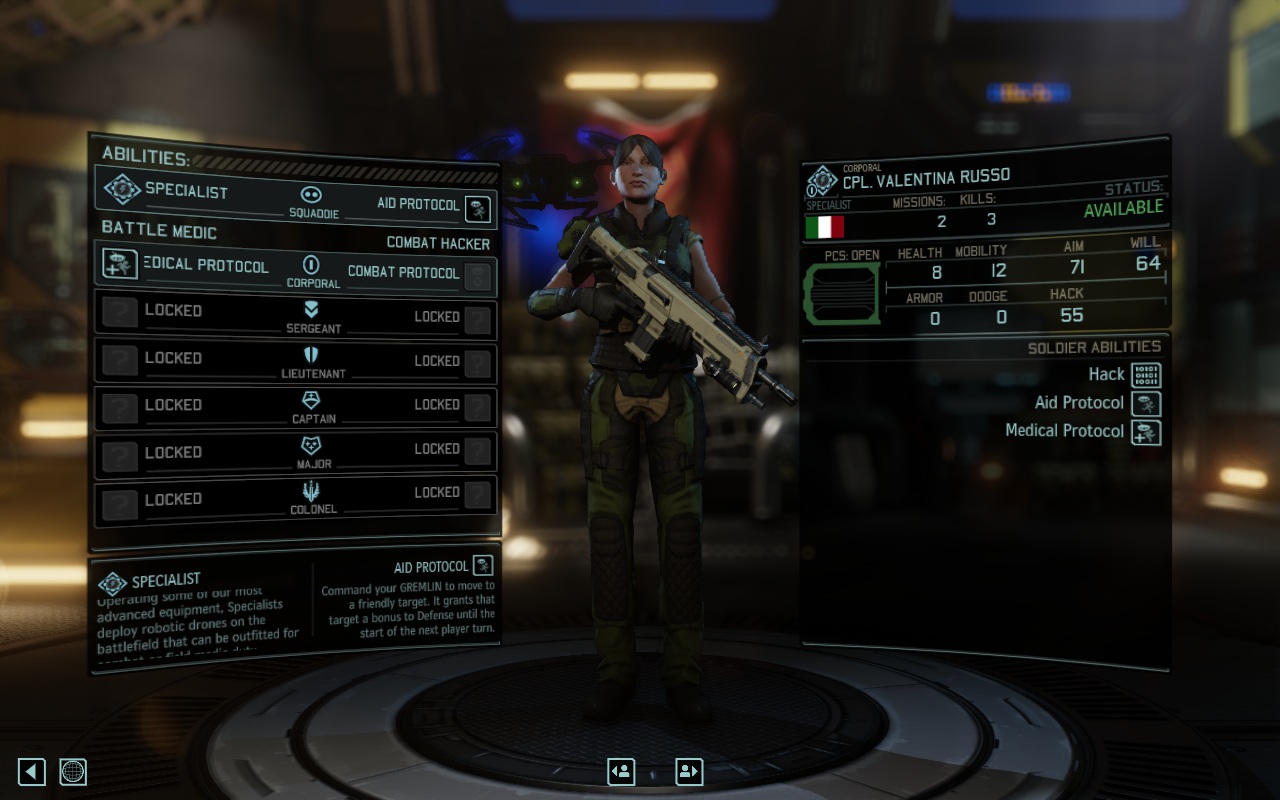Viewport: 1280px width, 800px height.
Task: Select the locked Major rank row
Action: click(x=296, y=452)
